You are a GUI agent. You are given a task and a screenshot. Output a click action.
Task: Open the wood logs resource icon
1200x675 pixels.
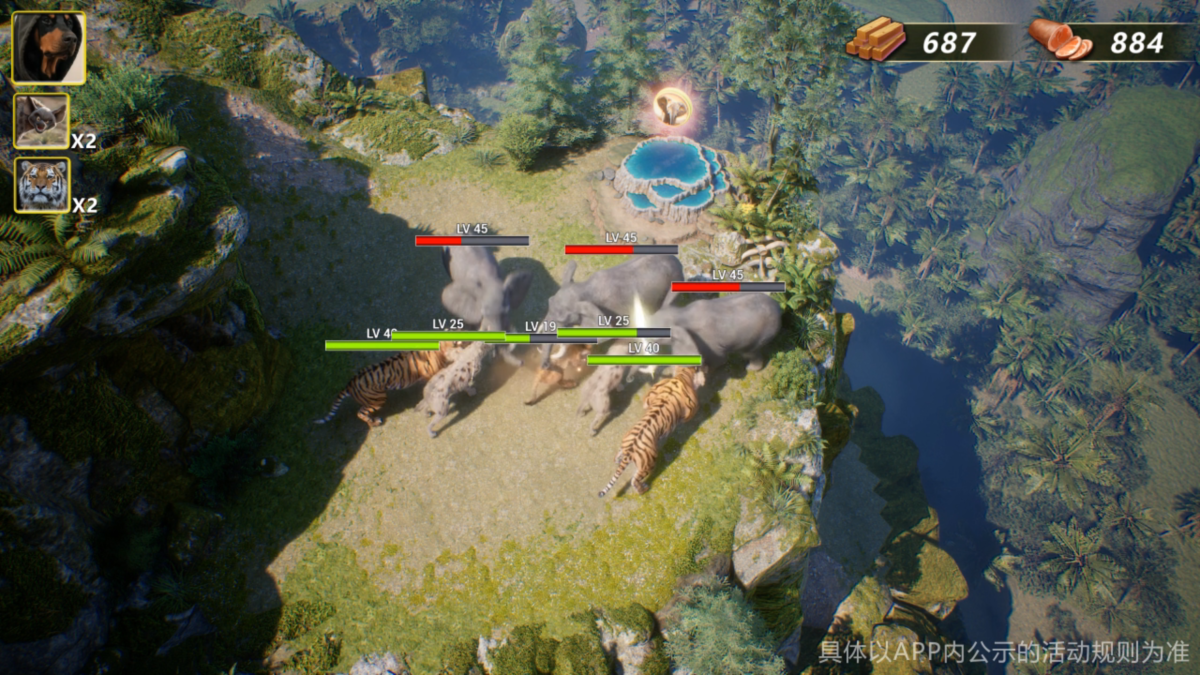tap(875, 40)
